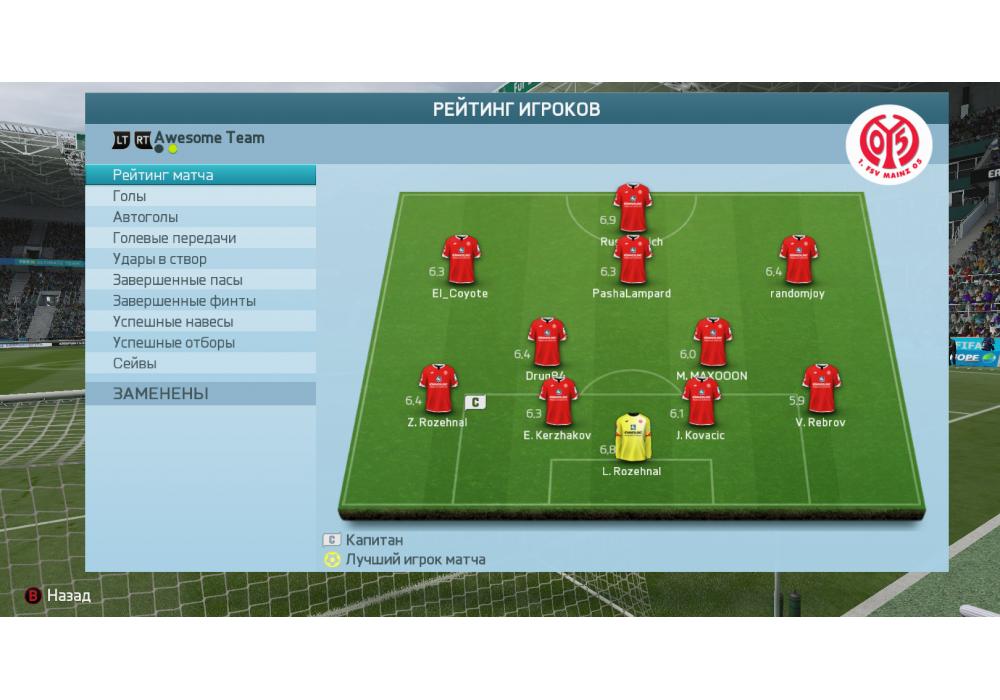
Task: Choose Голевые передачи in the menu
Action: pos(200,238)
